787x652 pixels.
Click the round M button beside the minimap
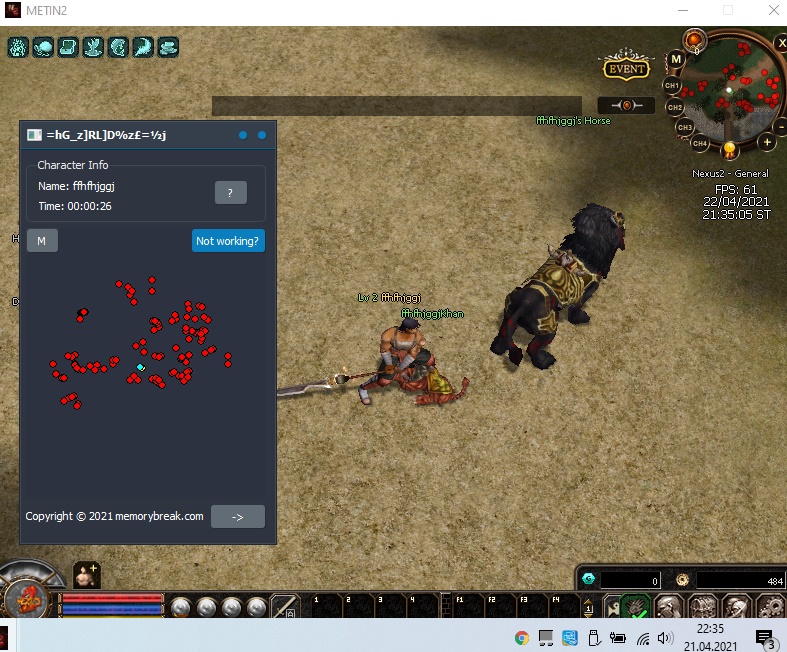click(x=676, y=59)
